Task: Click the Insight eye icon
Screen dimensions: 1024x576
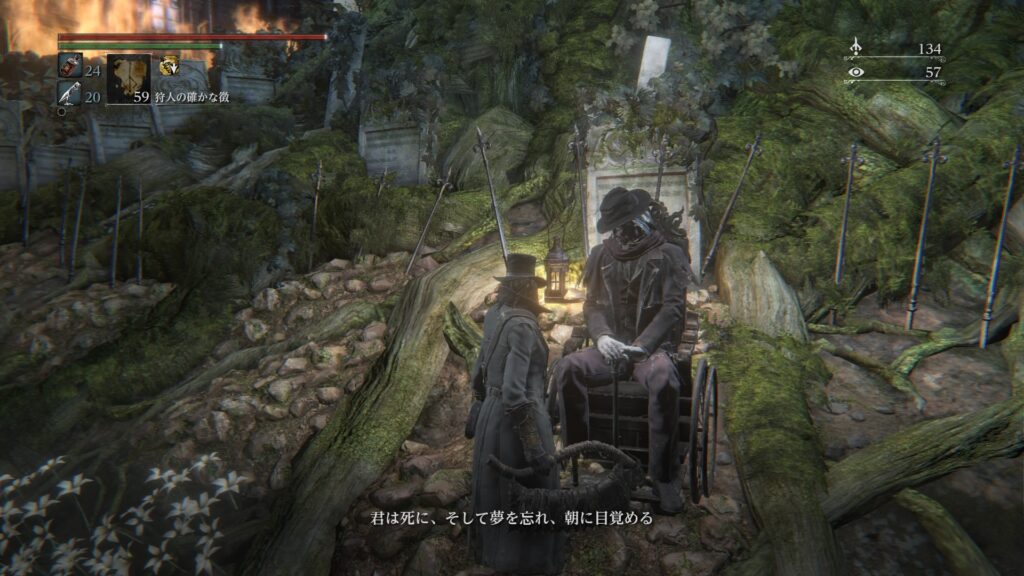Action: [855, 72]
